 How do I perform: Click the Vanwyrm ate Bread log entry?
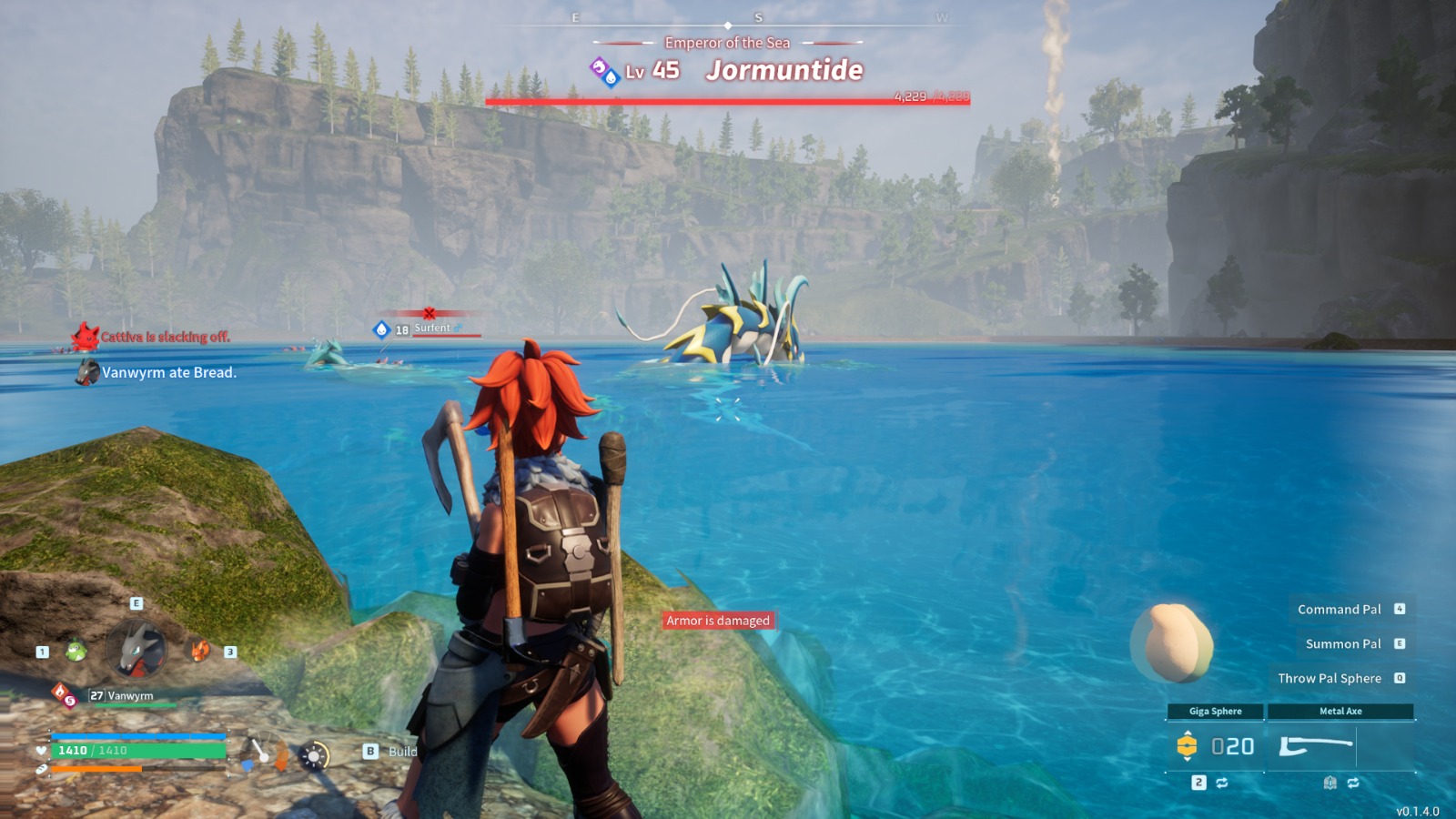pos(168,372)
